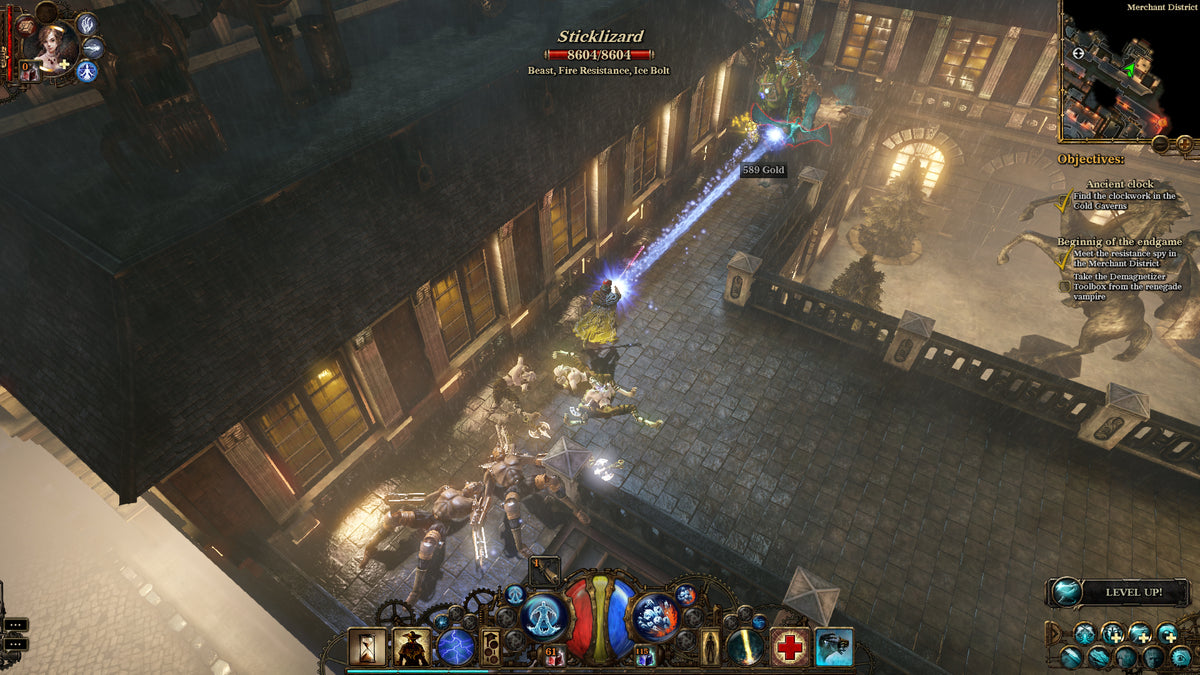Open the small silhouette panel in hotbar
1200x675 pixels.
tap(710, 647)
